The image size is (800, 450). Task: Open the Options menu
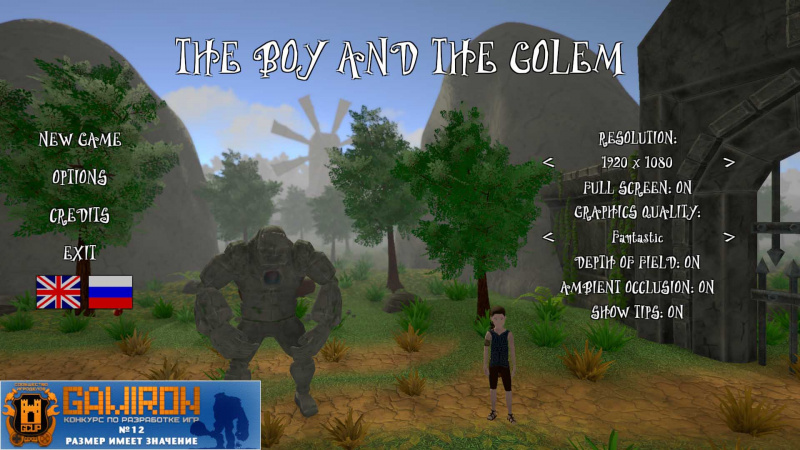[80, 178]
